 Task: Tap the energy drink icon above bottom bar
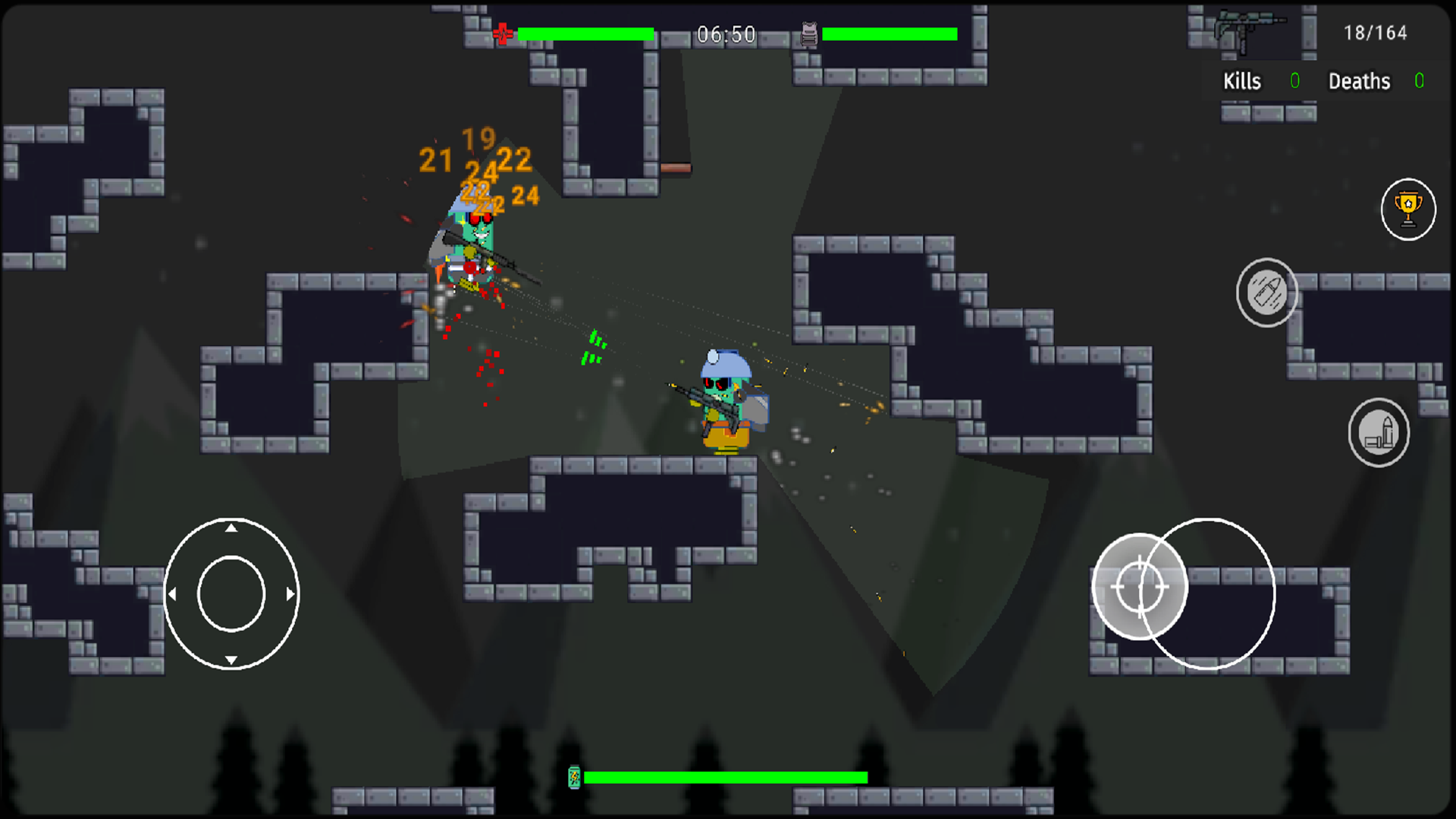[574, 777]
